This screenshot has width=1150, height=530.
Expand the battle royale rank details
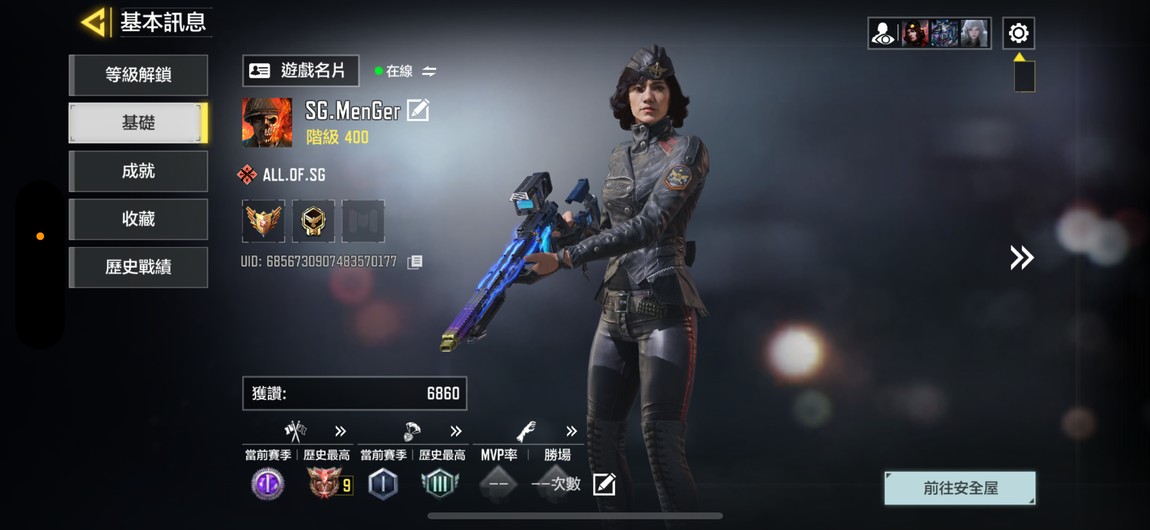click(x=456, y=431)
